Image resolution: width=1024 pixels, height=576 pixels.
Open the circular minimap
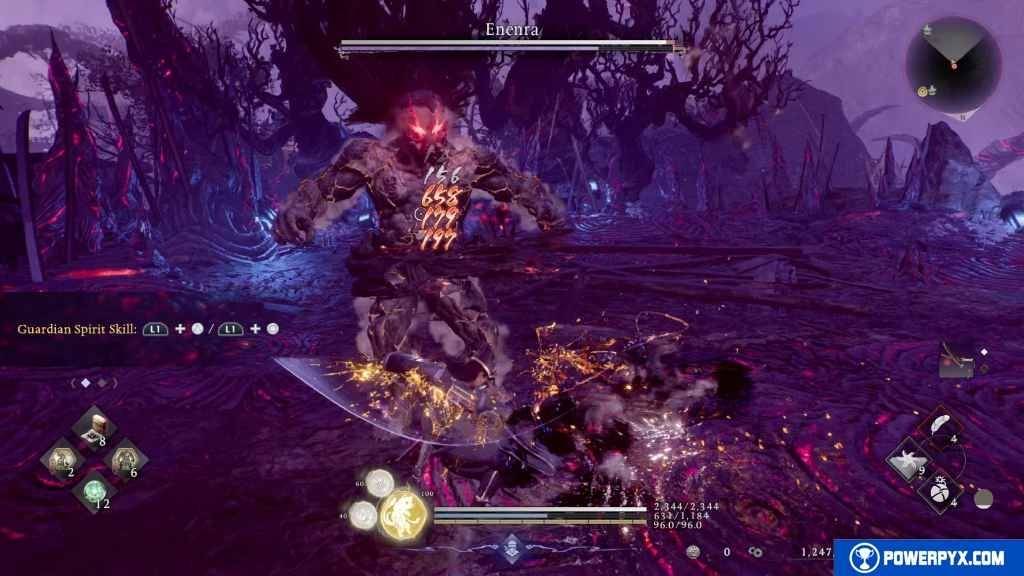(x=952, y=64)
